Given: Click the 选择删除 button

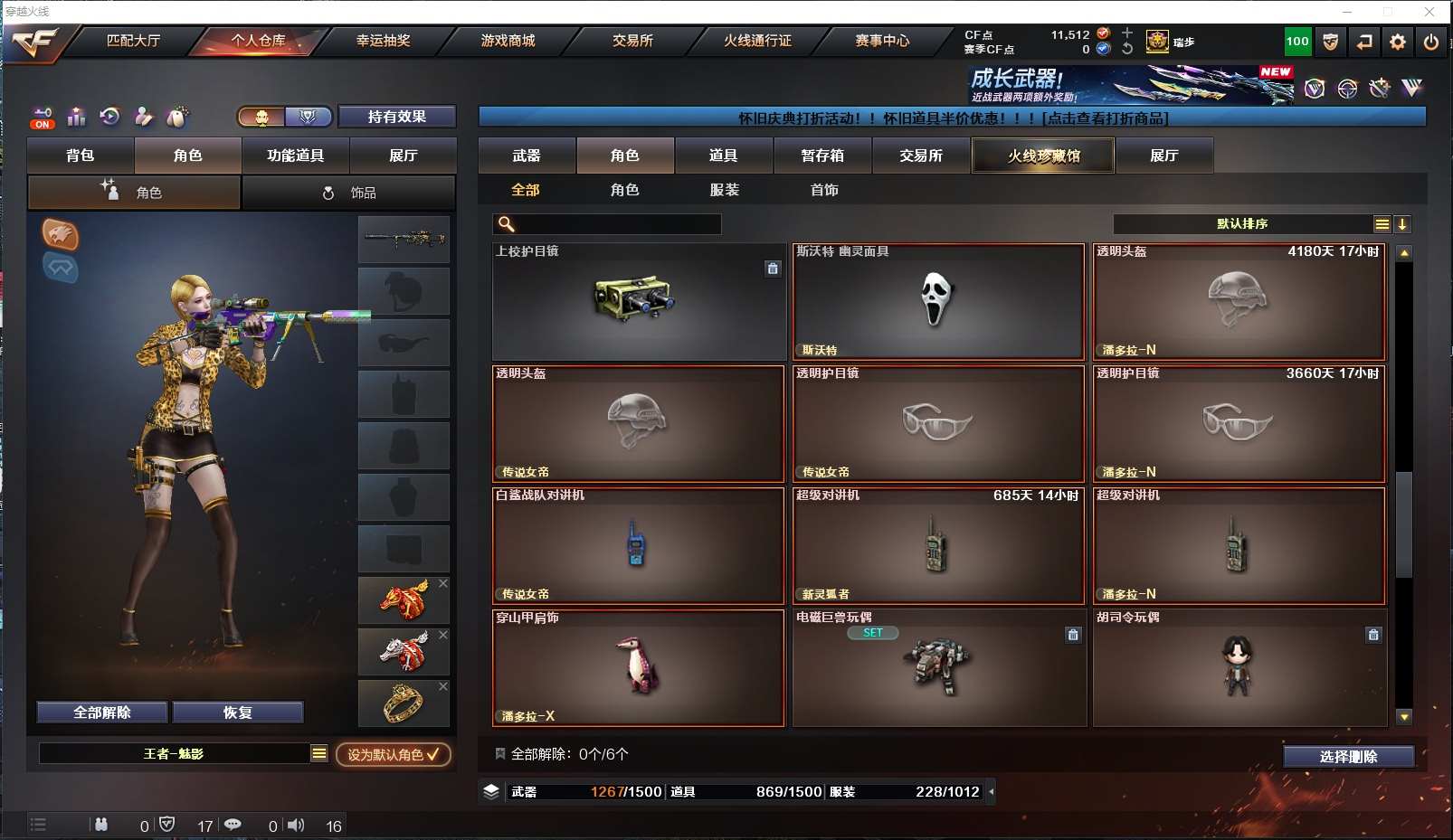Looking at the screenshot, I should pyautogui.click(x=1348, y=757).
